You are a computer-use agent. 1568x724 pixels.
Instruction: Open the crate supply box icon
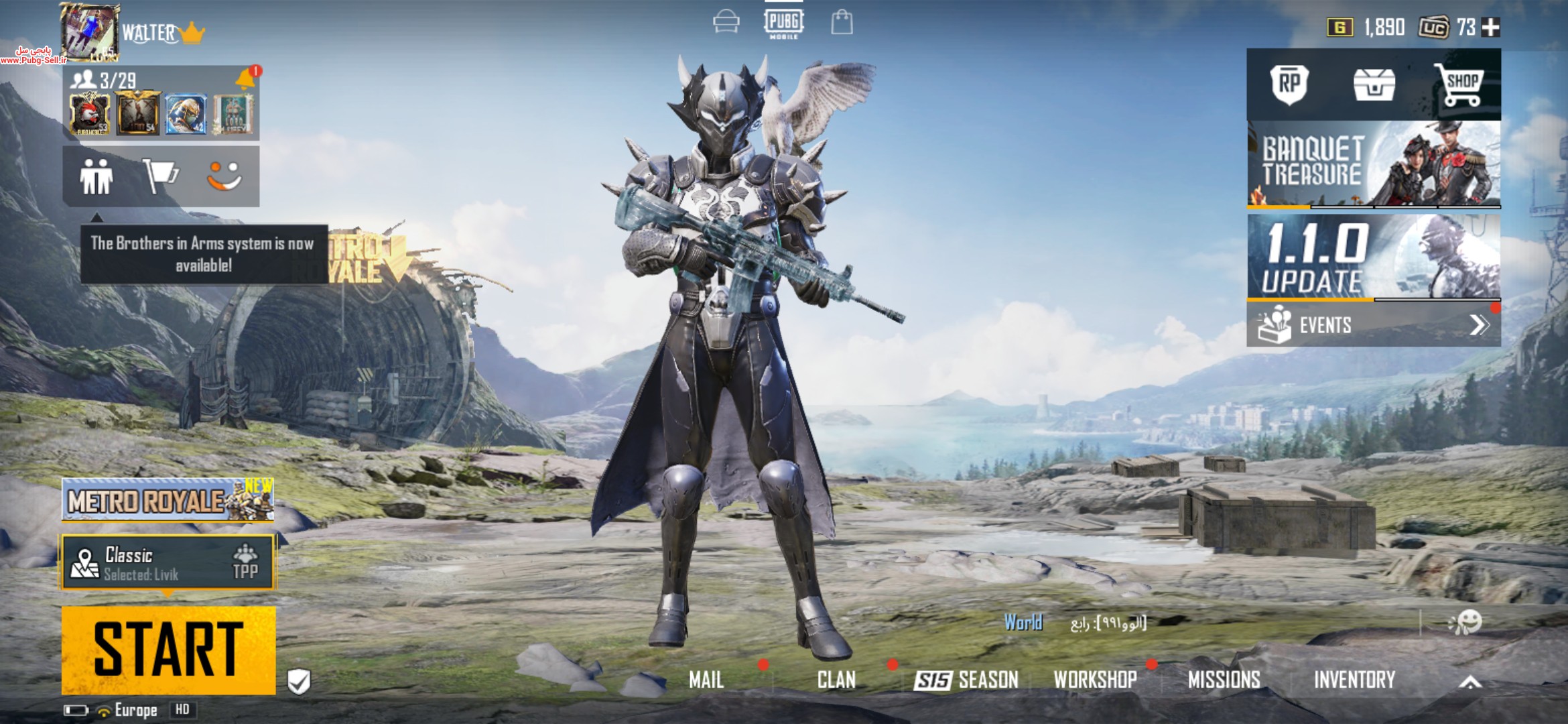tap(1374, 85)
